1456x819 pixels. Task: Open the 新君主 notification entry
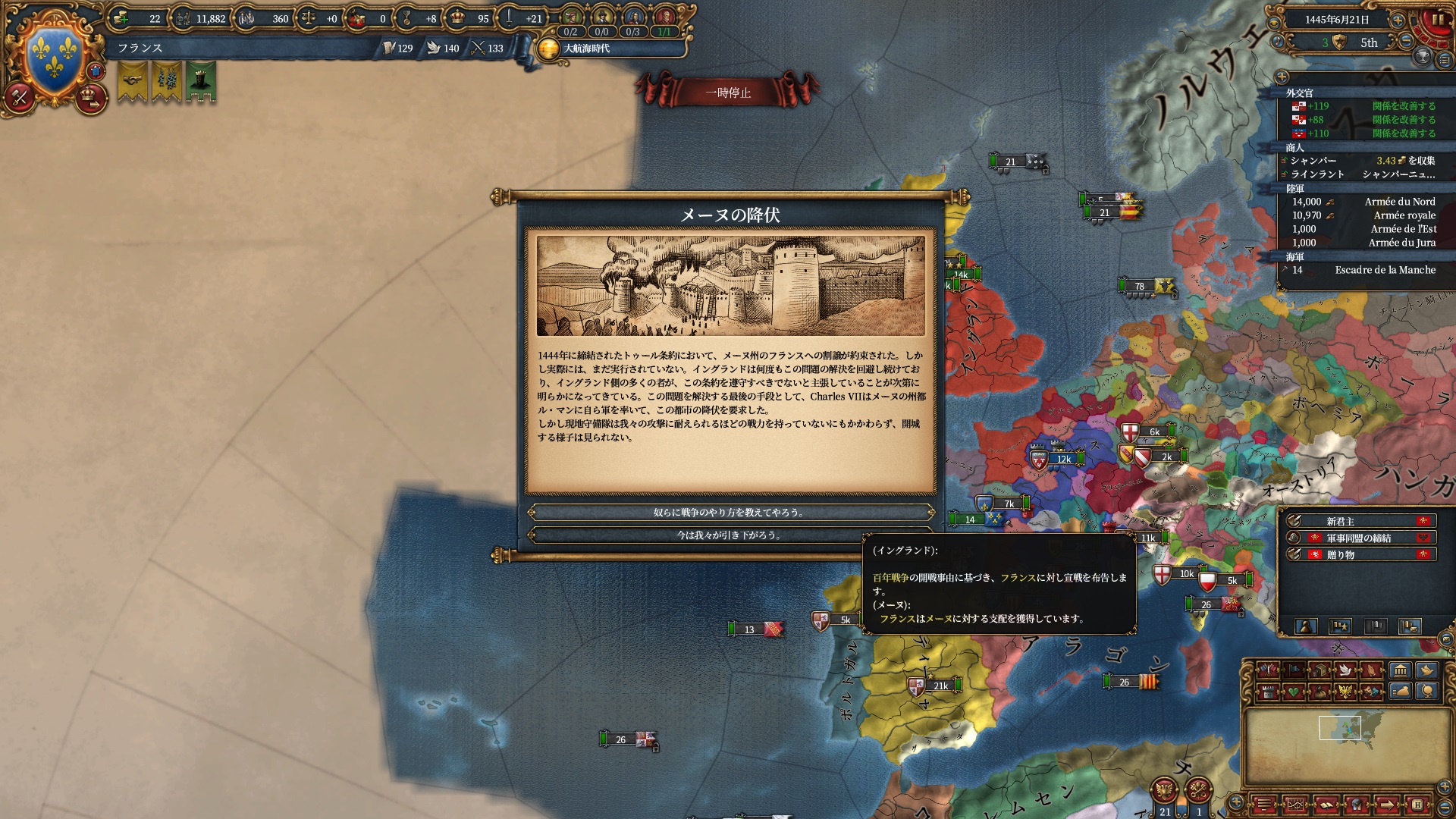click(x=1358, y=522)
